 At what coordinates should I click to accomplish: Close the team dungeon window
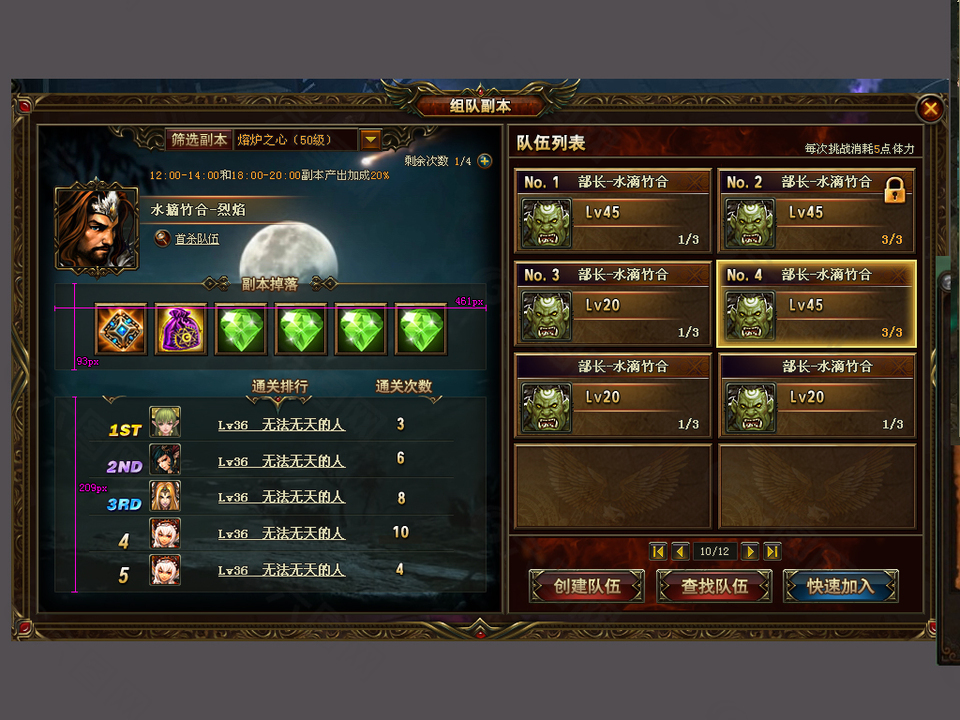point(930,109)
